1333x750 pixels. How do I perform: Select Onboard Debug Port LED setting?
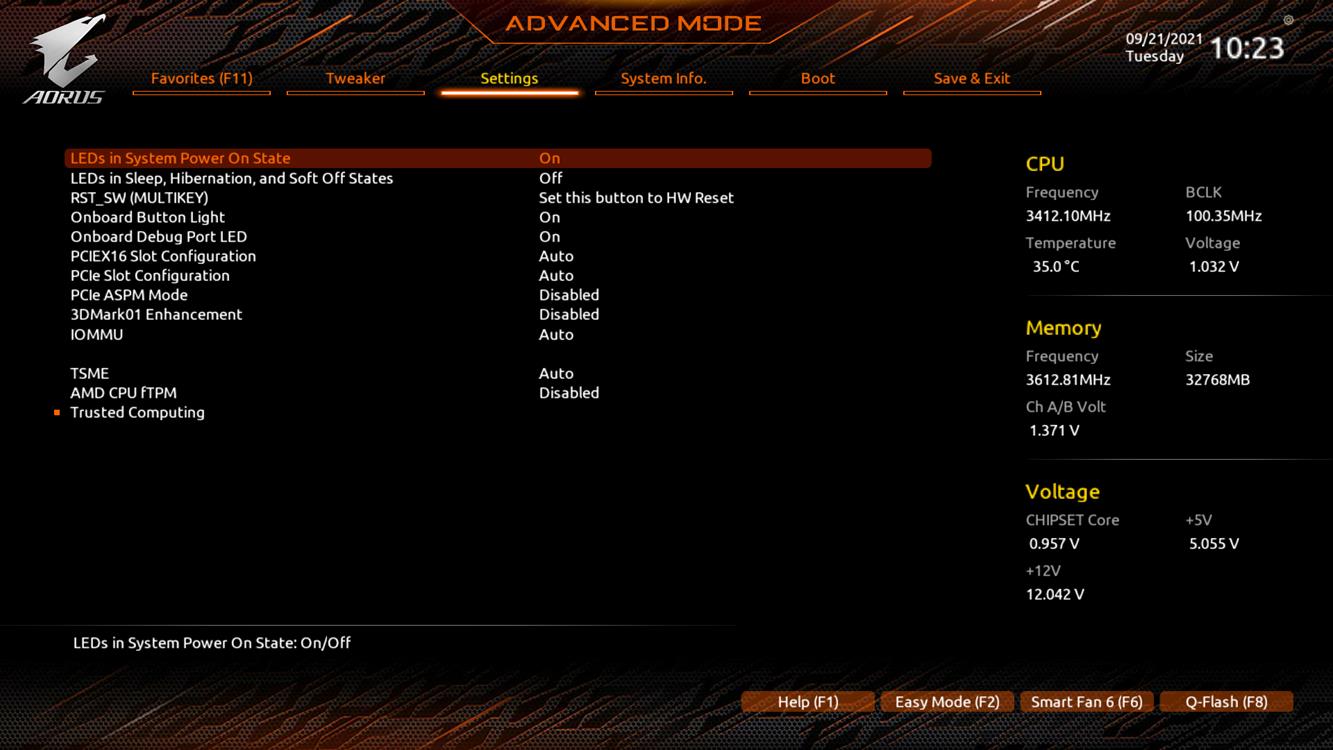pos(158,237)
